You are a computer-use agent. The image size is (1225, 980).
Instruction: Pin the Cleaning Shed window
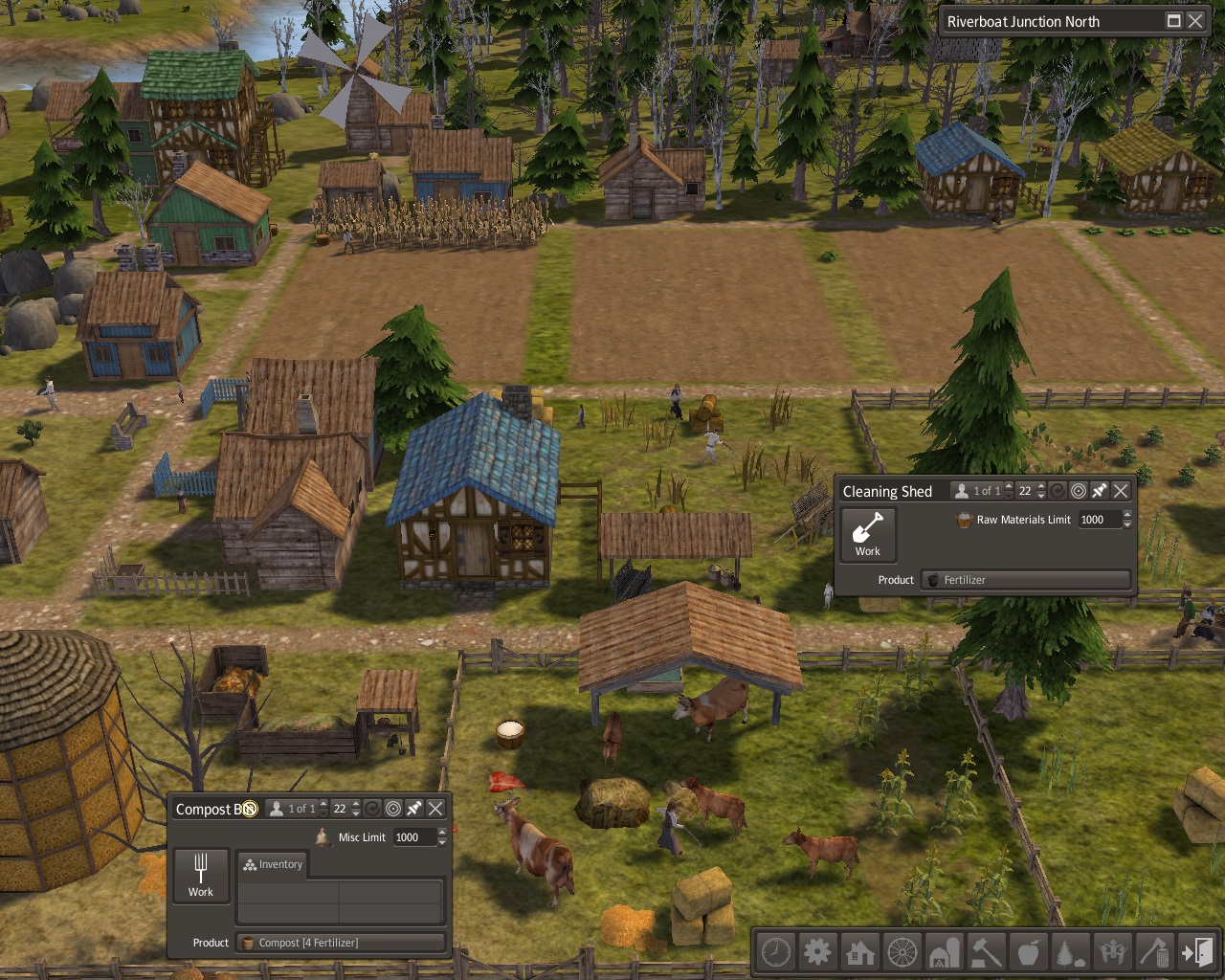tap(1100, 491)
